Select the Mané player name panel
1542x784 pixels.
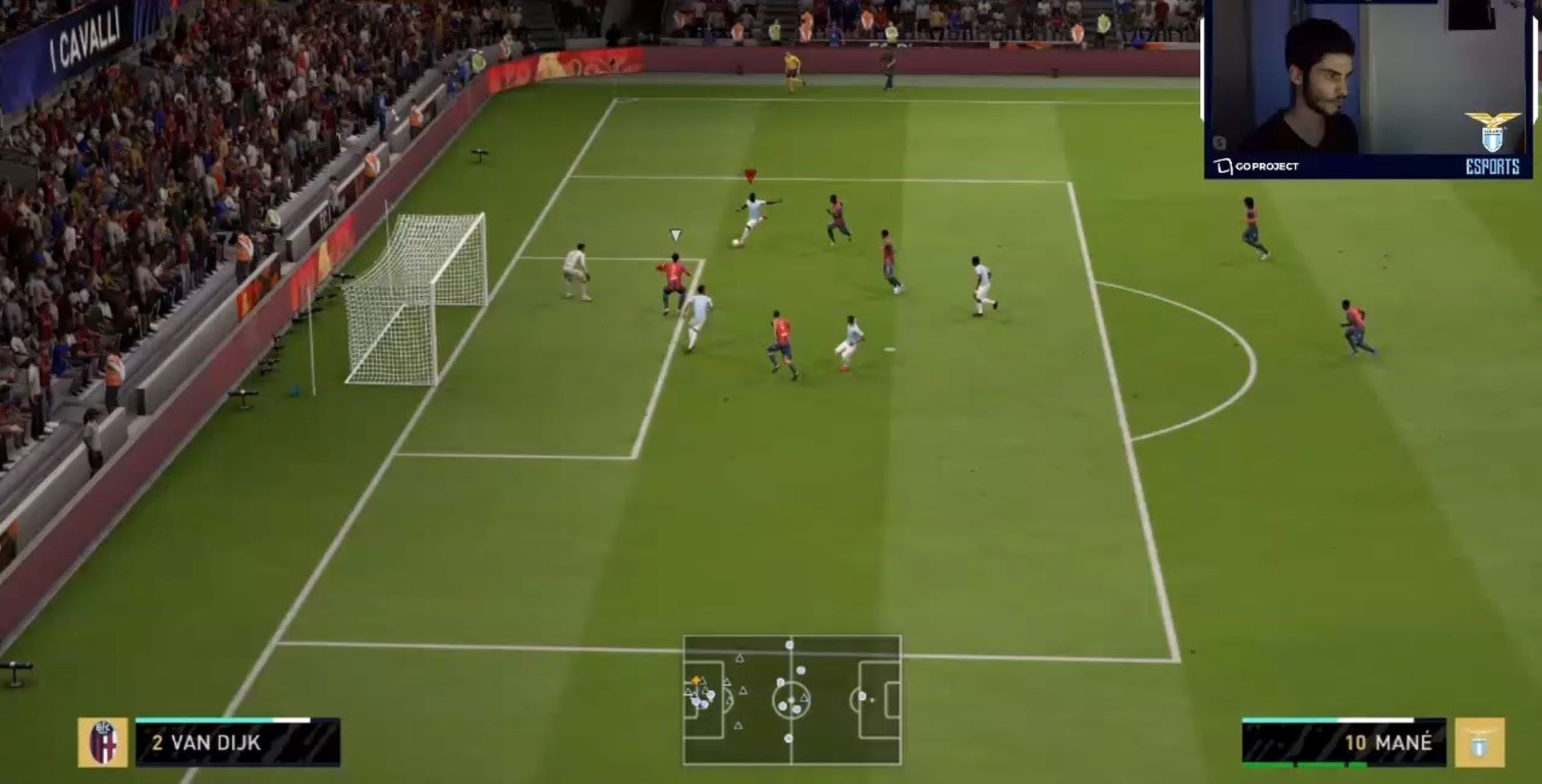1344,743
